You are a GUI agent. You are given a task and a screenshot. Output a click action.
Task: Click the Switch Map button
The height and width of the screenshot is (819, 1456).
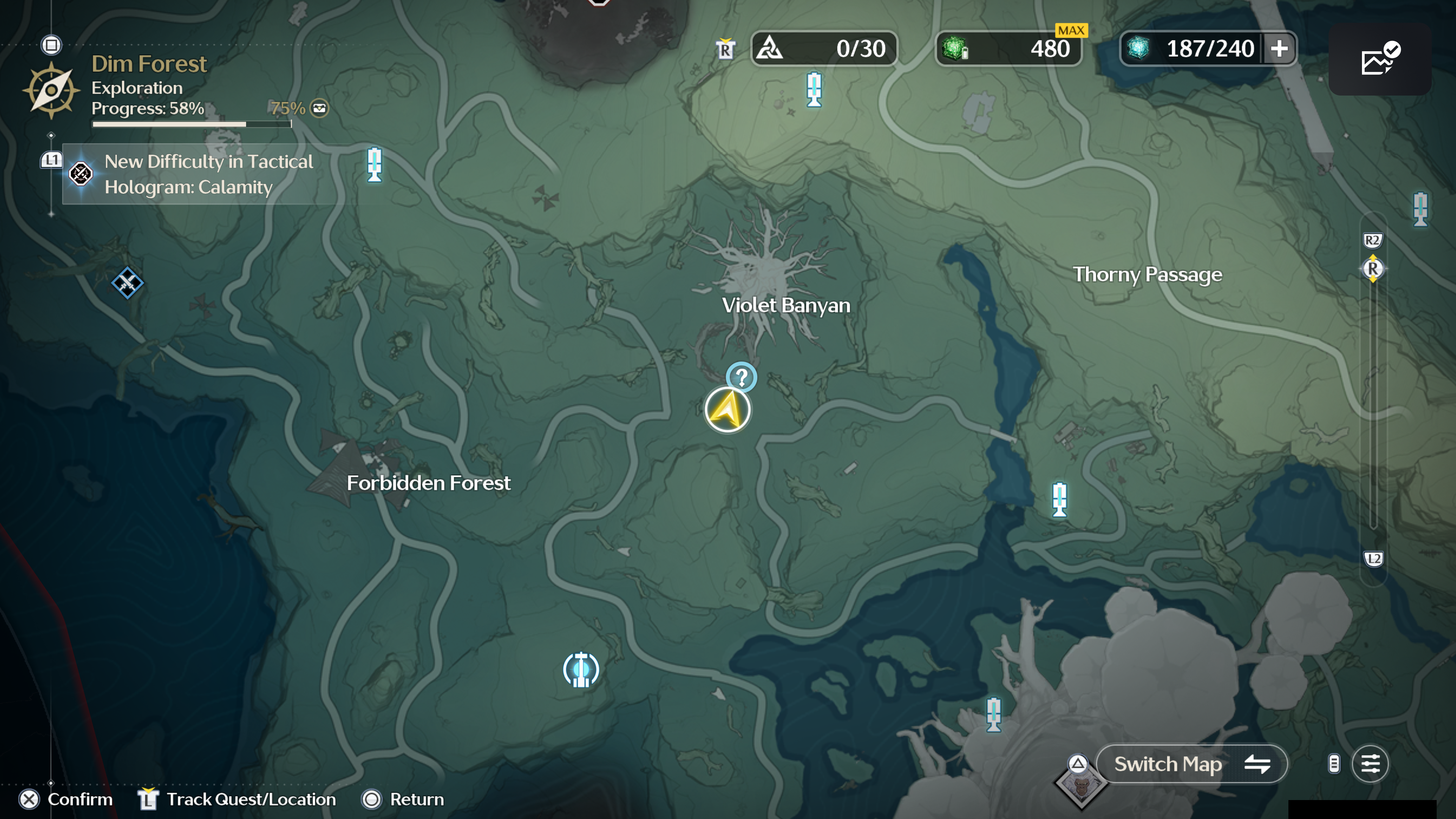click(1191, 764)
